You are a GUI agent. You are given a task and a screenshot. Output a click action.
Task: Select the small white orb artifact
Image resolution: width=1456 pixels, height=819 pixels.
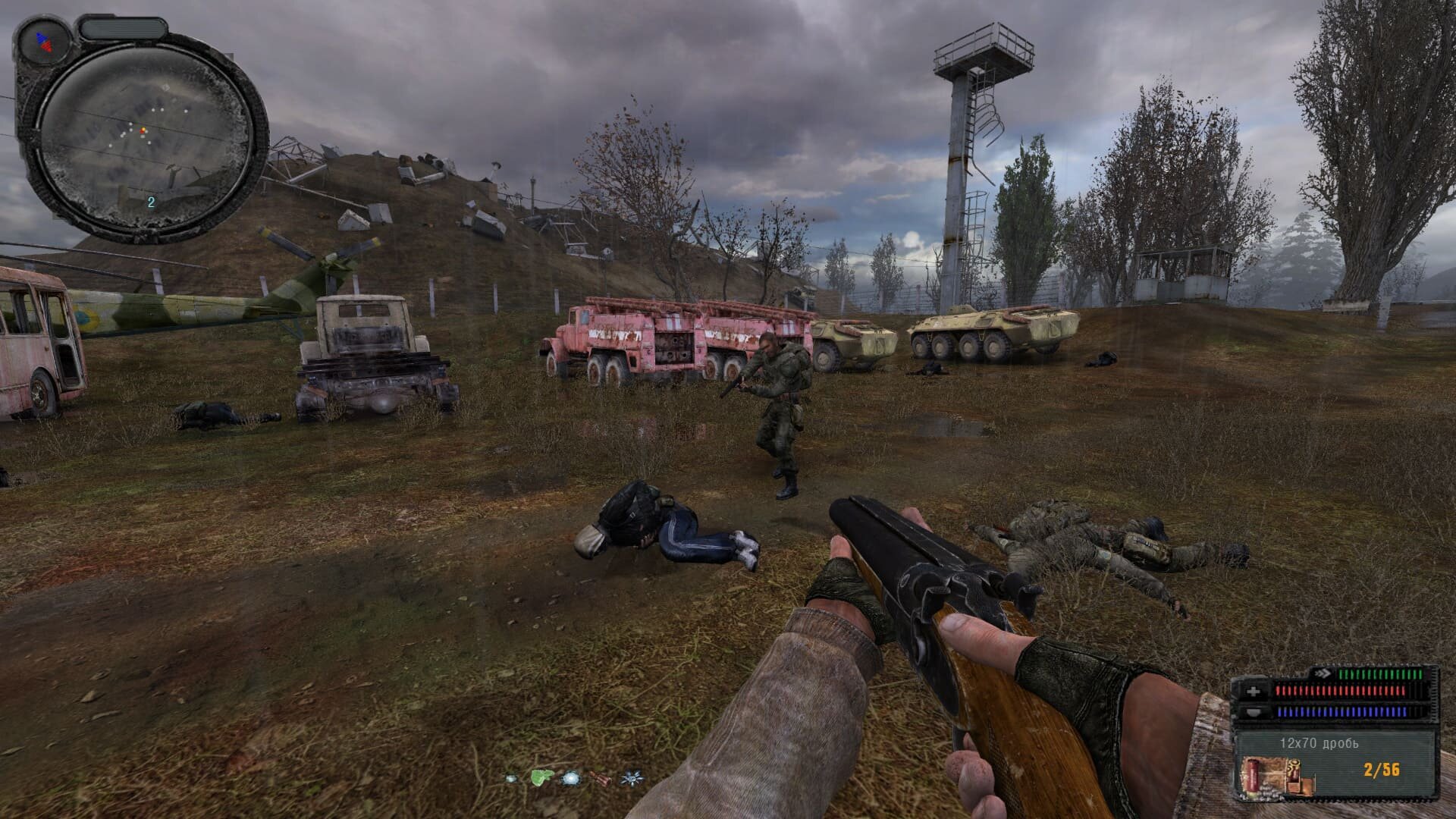point(512,778)
